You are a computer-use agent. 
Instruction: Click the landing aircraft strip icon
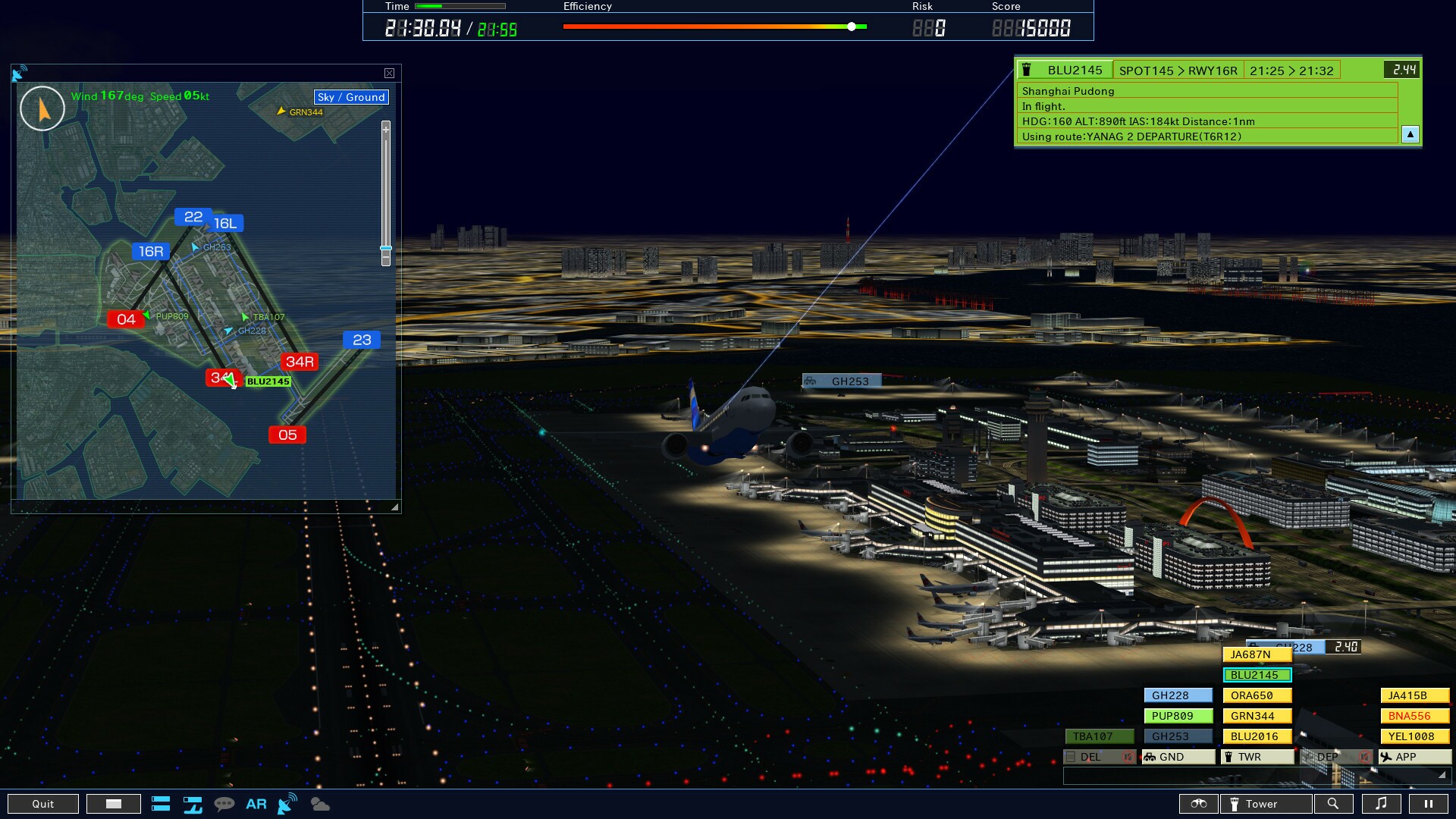click(x=193, y=806)
